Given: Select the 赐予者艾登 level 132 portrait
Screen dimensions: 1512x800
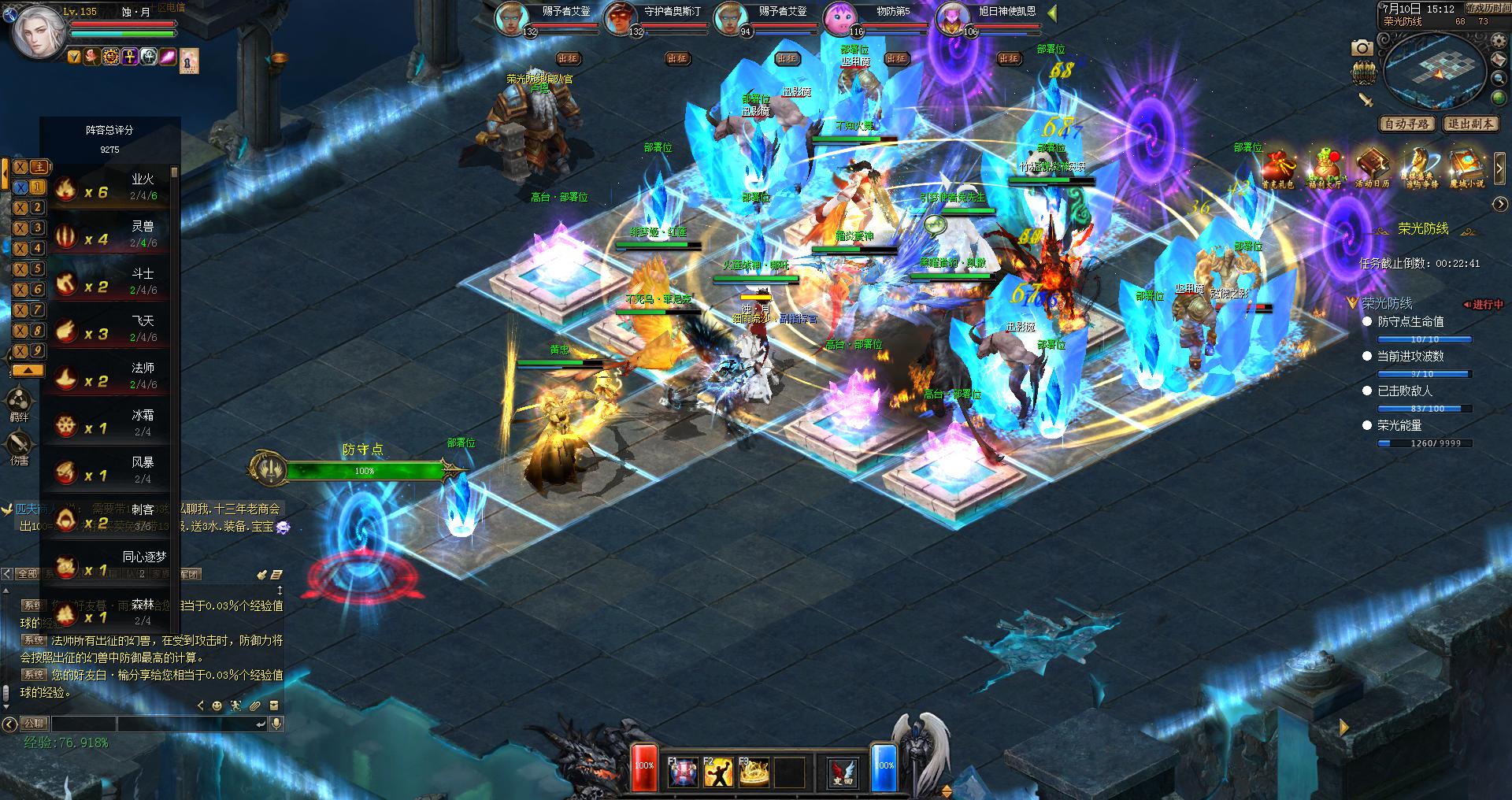Looking at the screenshot, I should [x=511, y=19].
